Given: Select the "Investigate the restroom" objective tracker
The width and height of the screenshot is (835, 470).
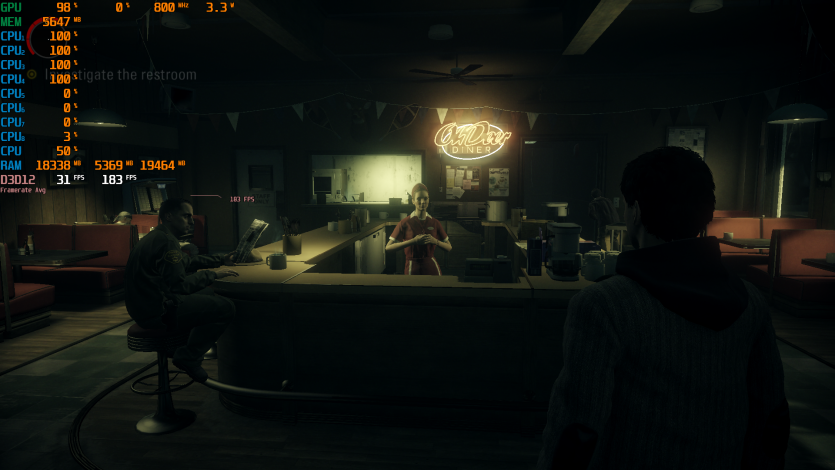Looking at the screenshot, I should [x=120, y=75].
